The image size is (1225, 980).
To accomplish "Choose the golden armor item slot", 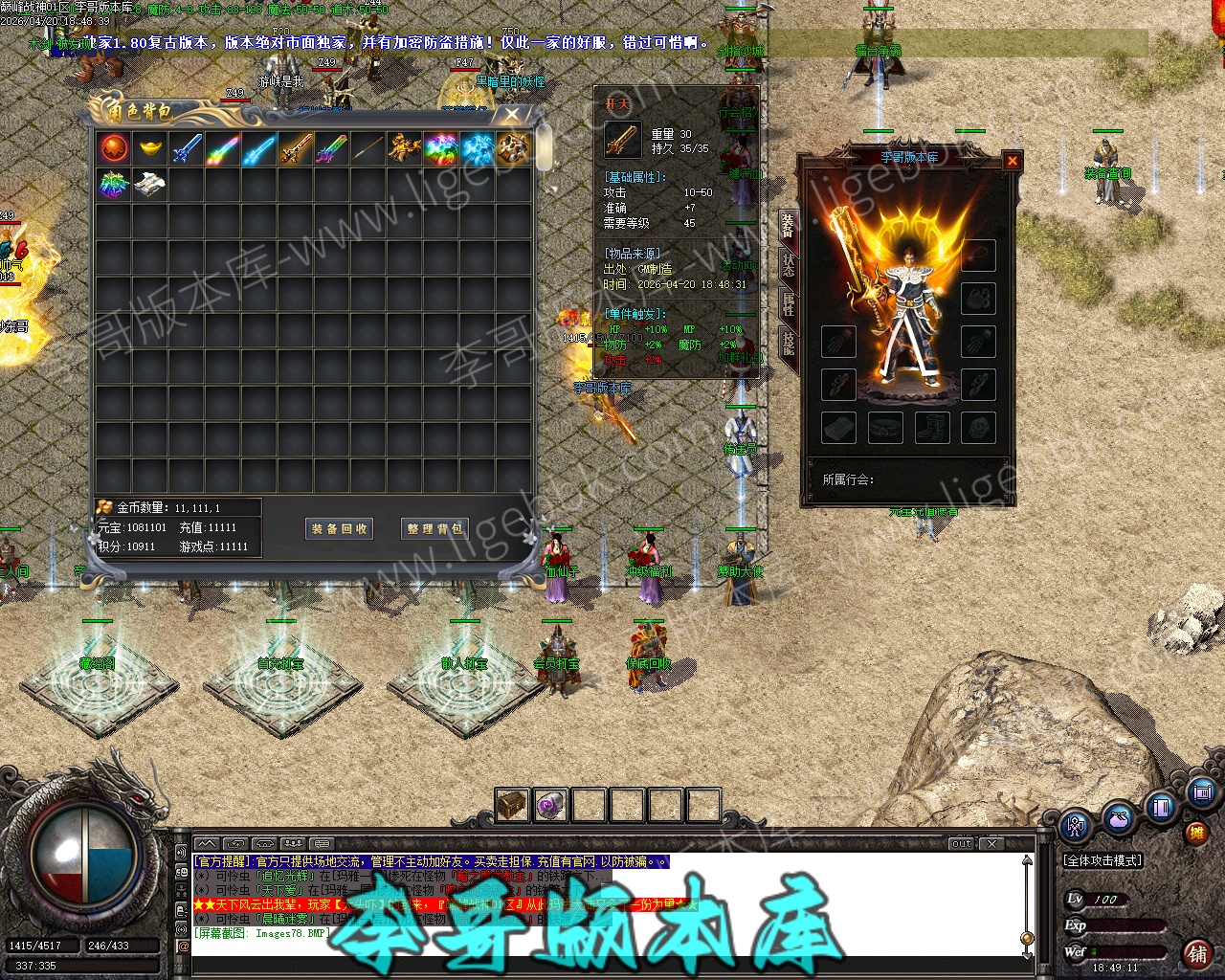I will tap(404, 148).
